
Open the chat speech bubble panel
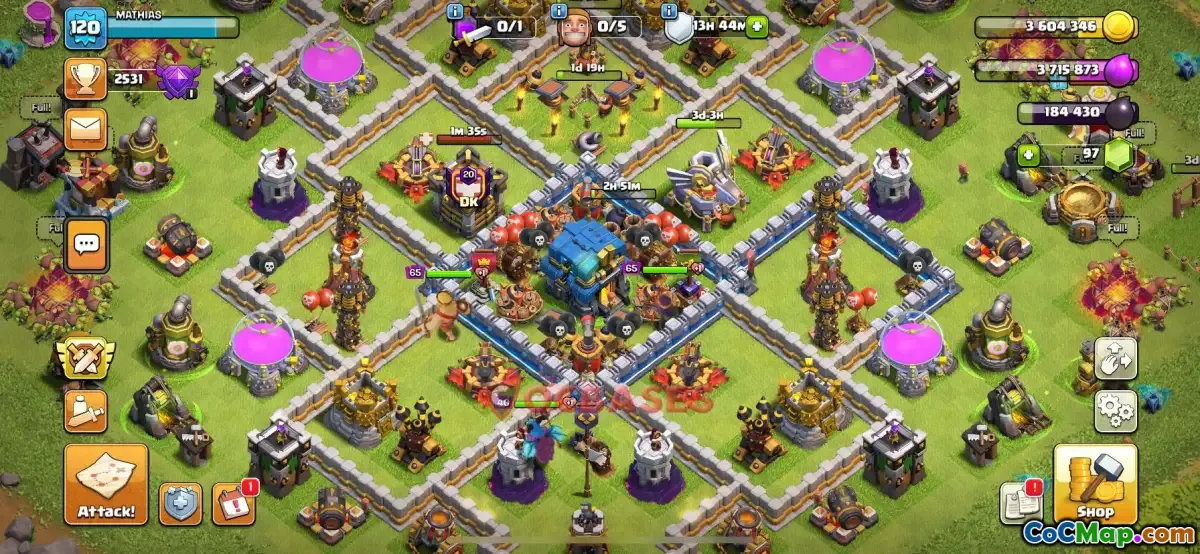86,243
